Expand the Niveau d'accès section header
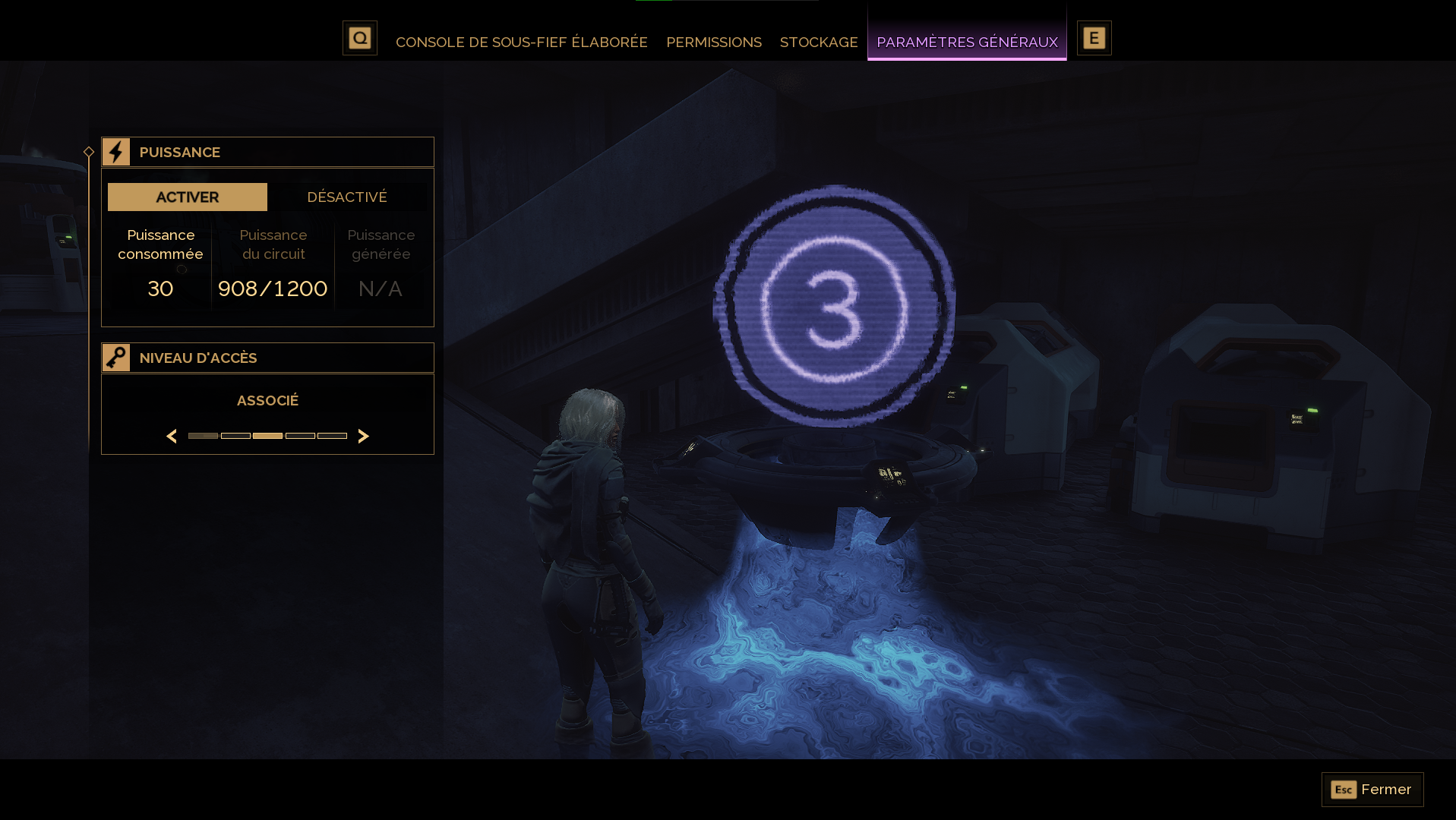Screen dimensions: 1456x820 coord(267,358)
